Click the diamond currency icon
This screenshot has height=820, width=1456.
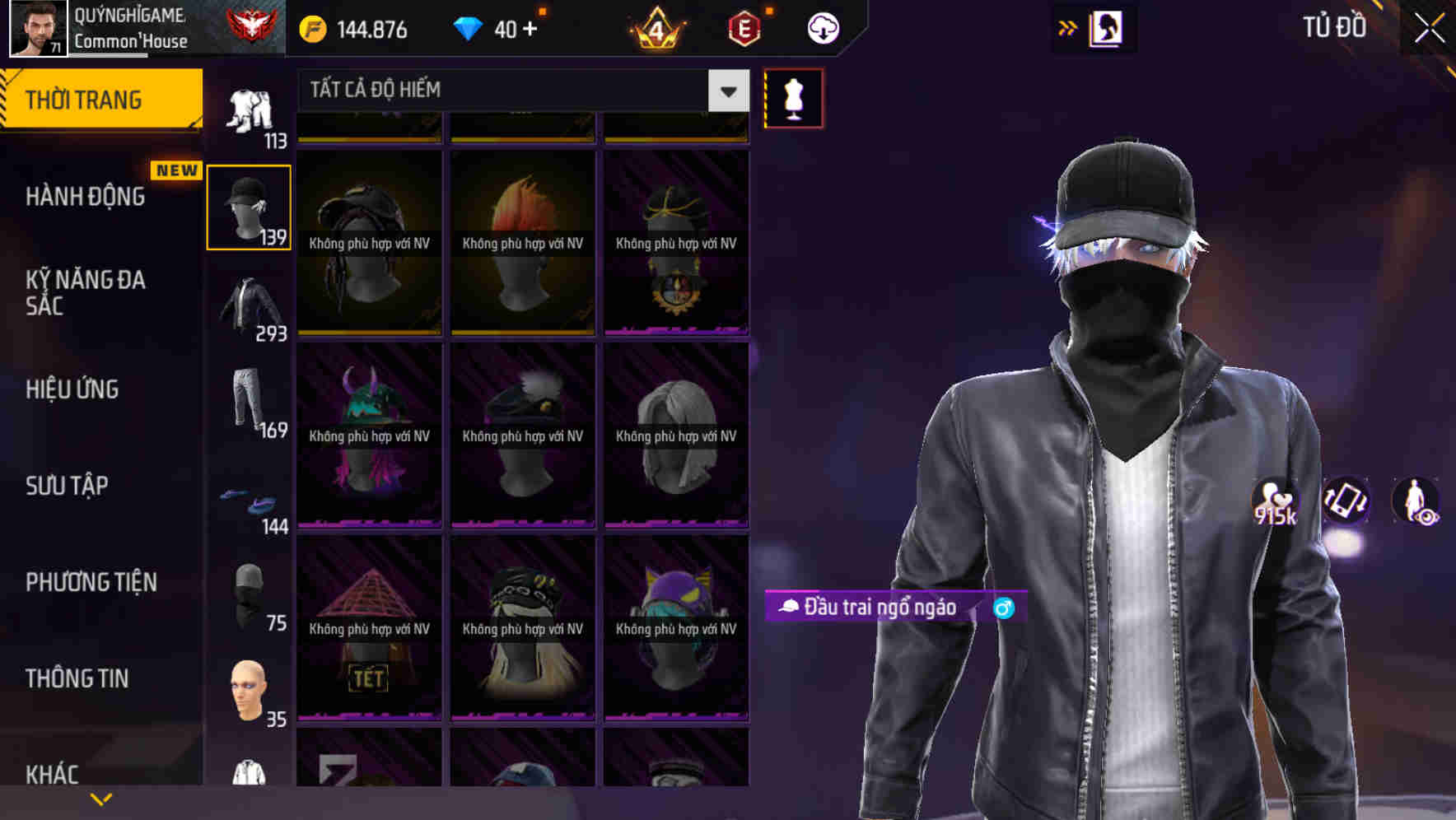(x=470, y=27)
